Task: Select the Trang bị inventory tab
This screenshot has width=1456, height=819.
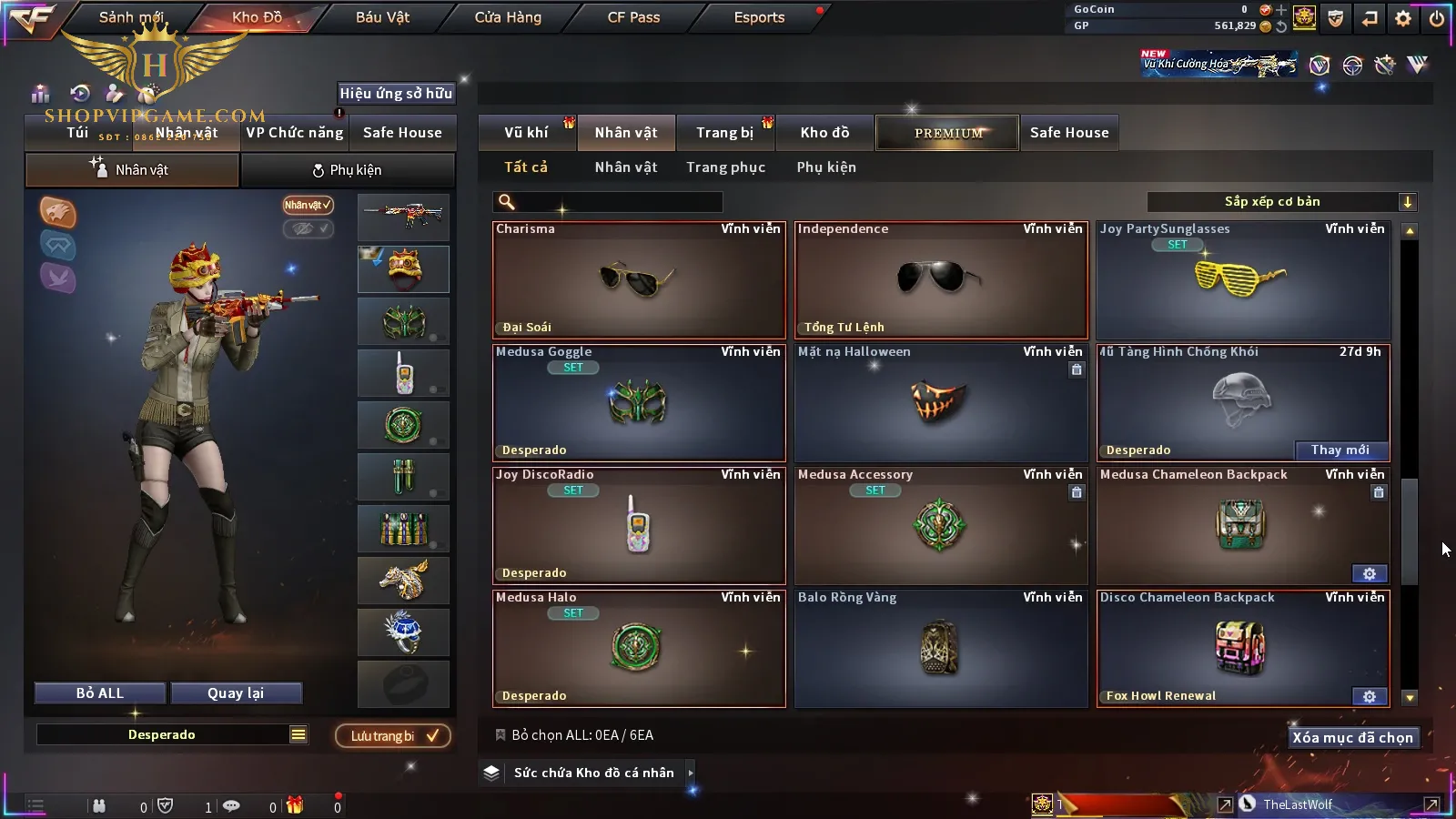Action: click(x=724, y=133)
